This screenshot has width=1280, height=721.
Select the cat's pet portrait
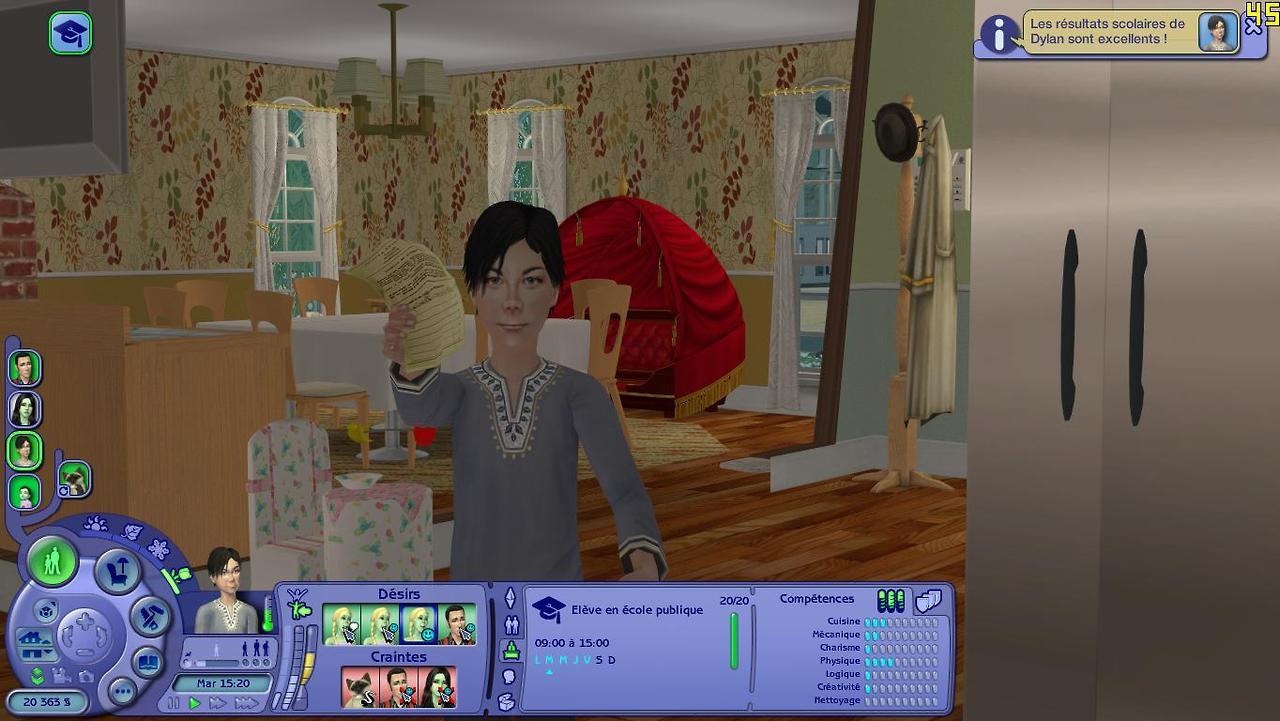tap(74, 478)
